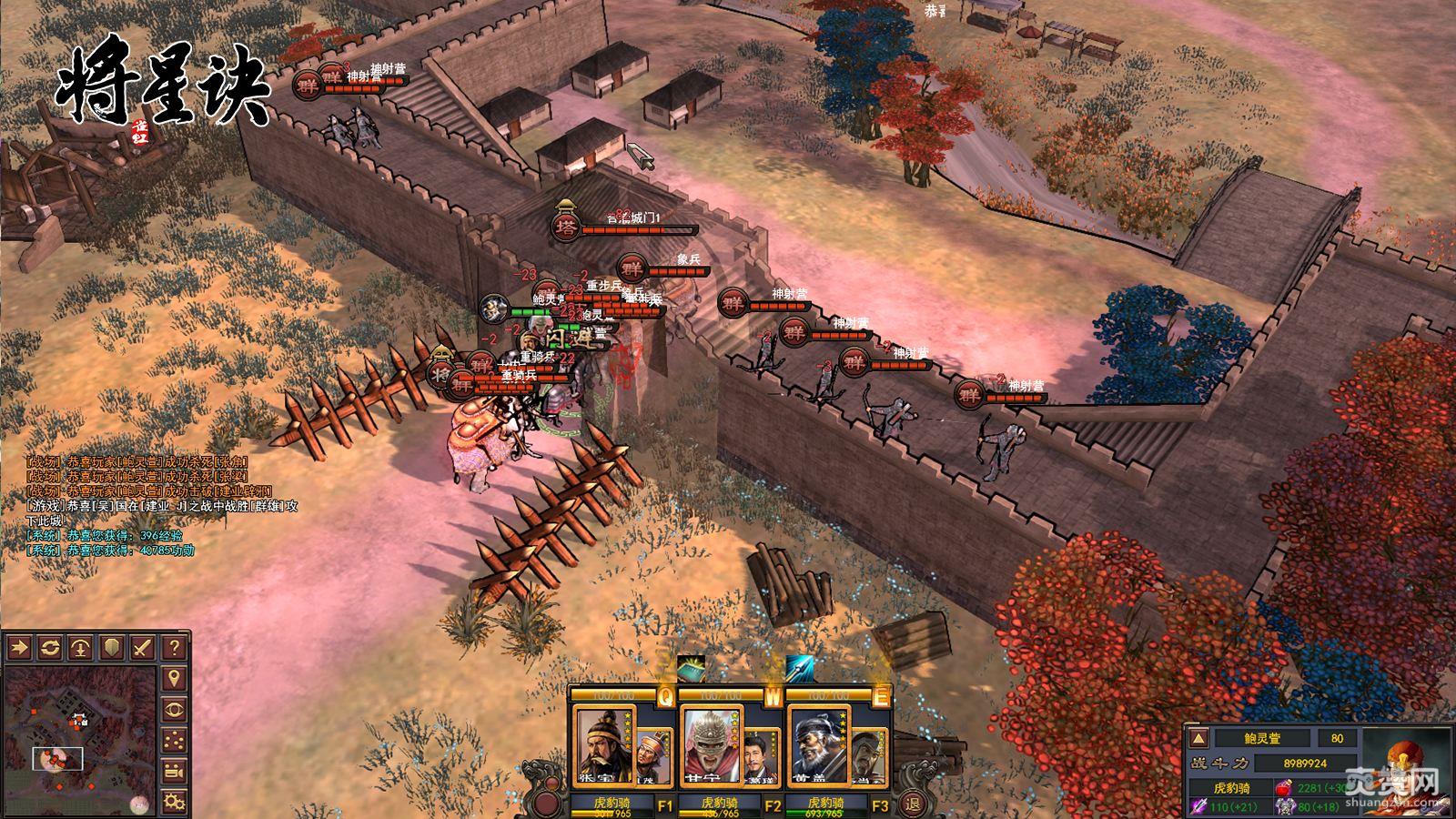The width and height of the screenshot is (1456, 819).
Task: Activate the circular arrows cycle command
Action: tap(50, 648)
